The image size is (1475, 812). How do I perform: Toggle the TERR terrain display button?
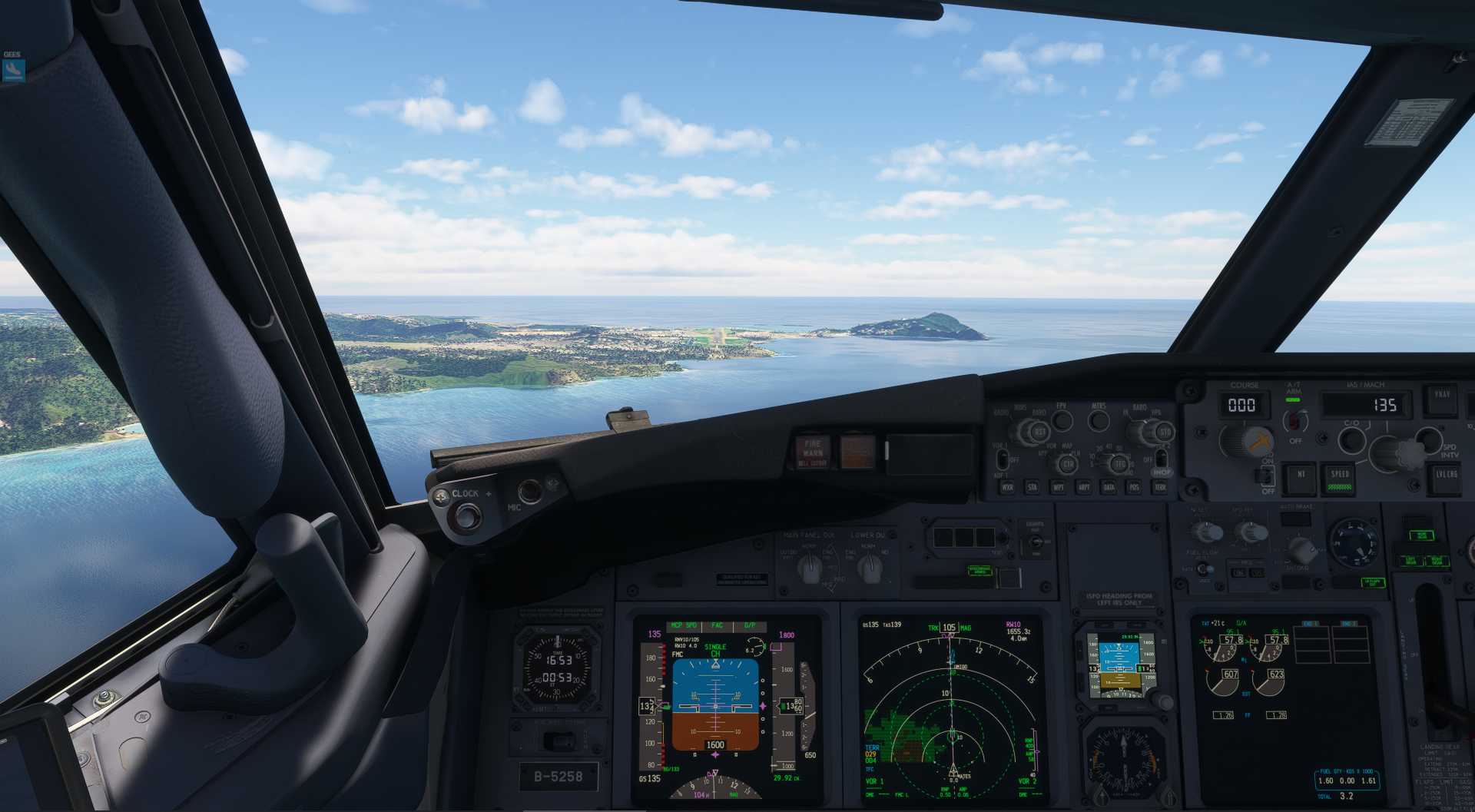coord(1160,487)
